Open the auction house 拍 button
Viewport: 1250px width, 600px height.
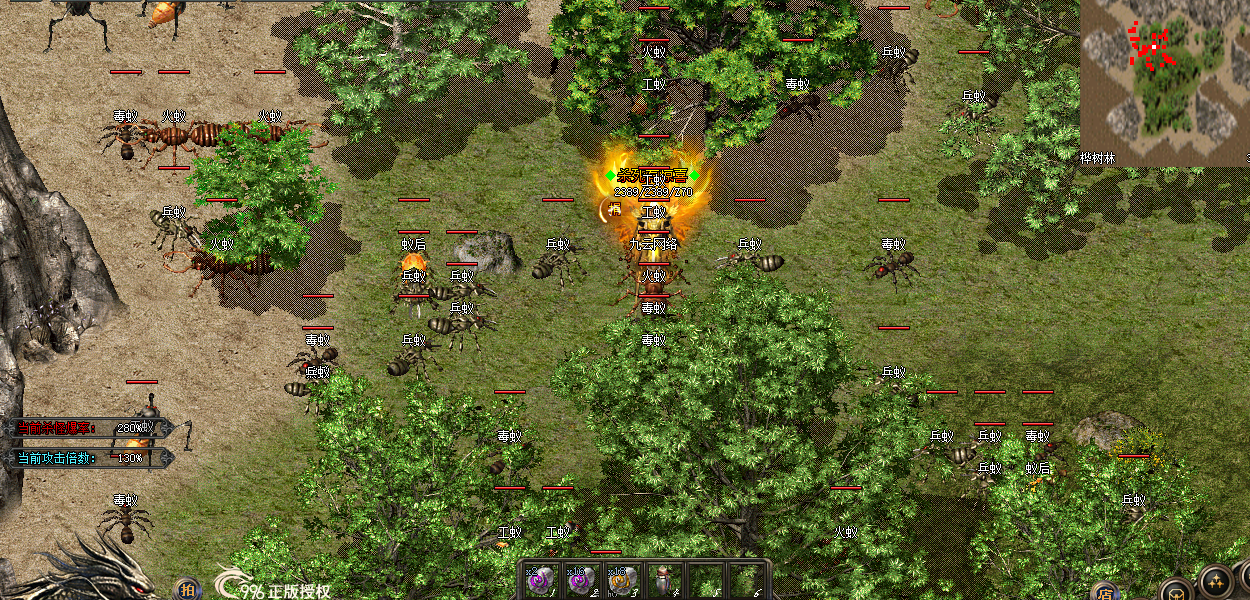point(187,589)
